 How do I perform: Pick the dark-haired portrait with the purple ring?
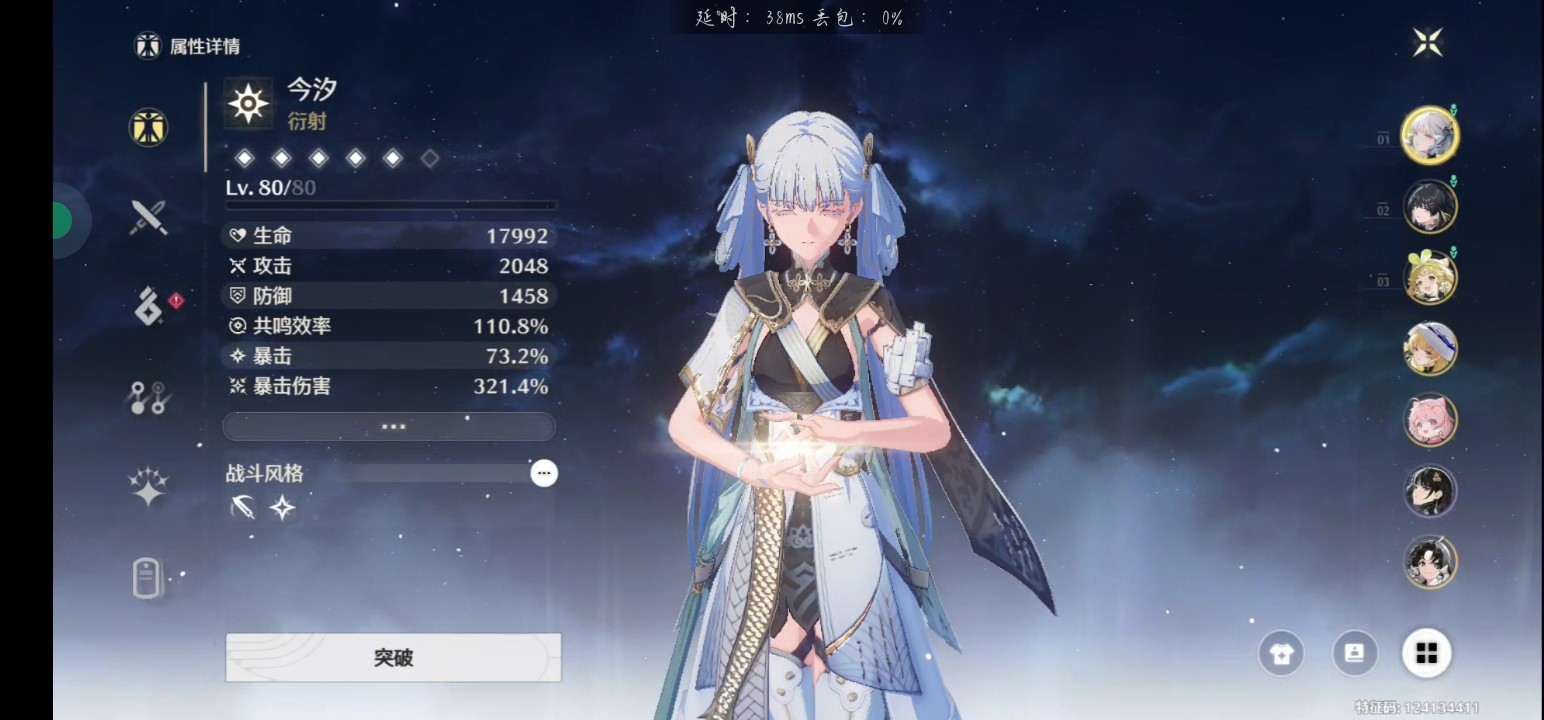tap(1429, 491)
